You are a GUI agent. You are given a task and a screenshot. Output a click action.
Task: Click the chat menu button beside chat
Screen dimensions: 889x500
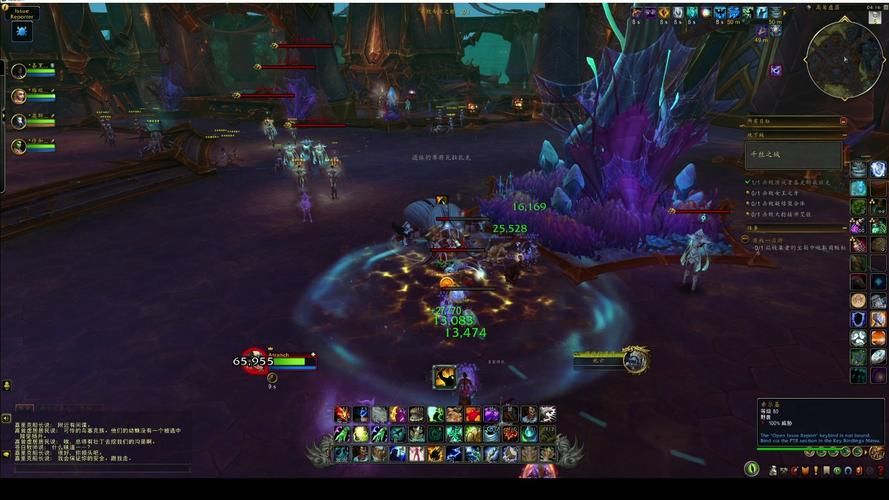[x=6, y=386]
